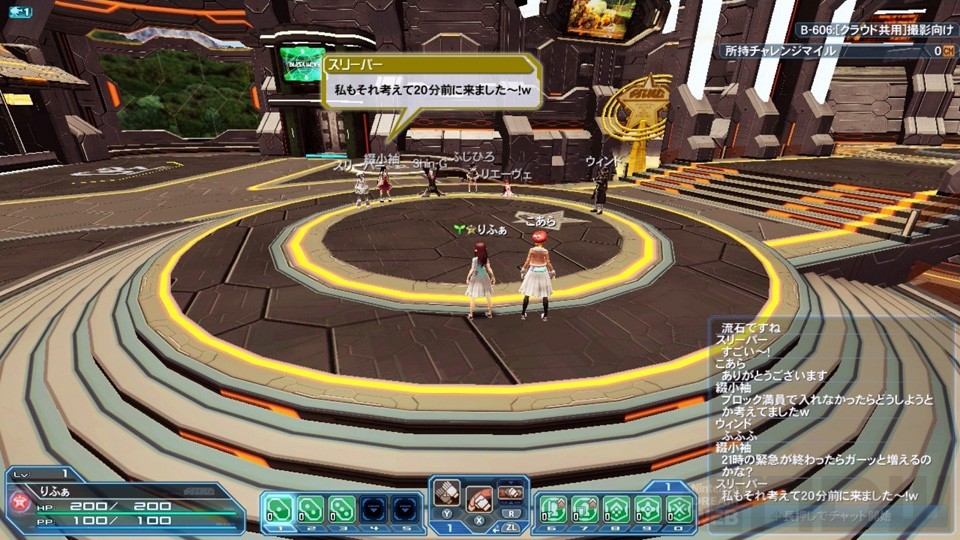Select the dark empty slot numbered 4

[x=372, y=508]
